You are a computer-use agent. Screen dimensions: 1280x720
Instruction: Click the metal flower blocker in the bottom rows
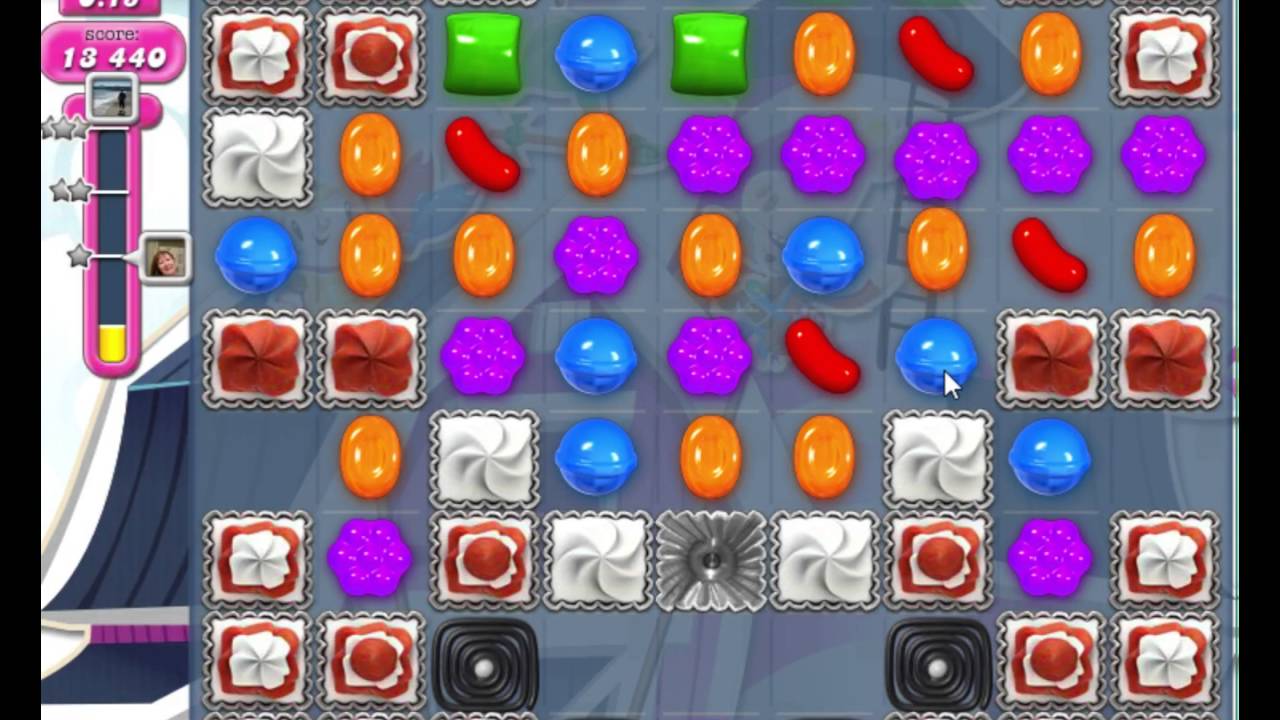(709, 560)
